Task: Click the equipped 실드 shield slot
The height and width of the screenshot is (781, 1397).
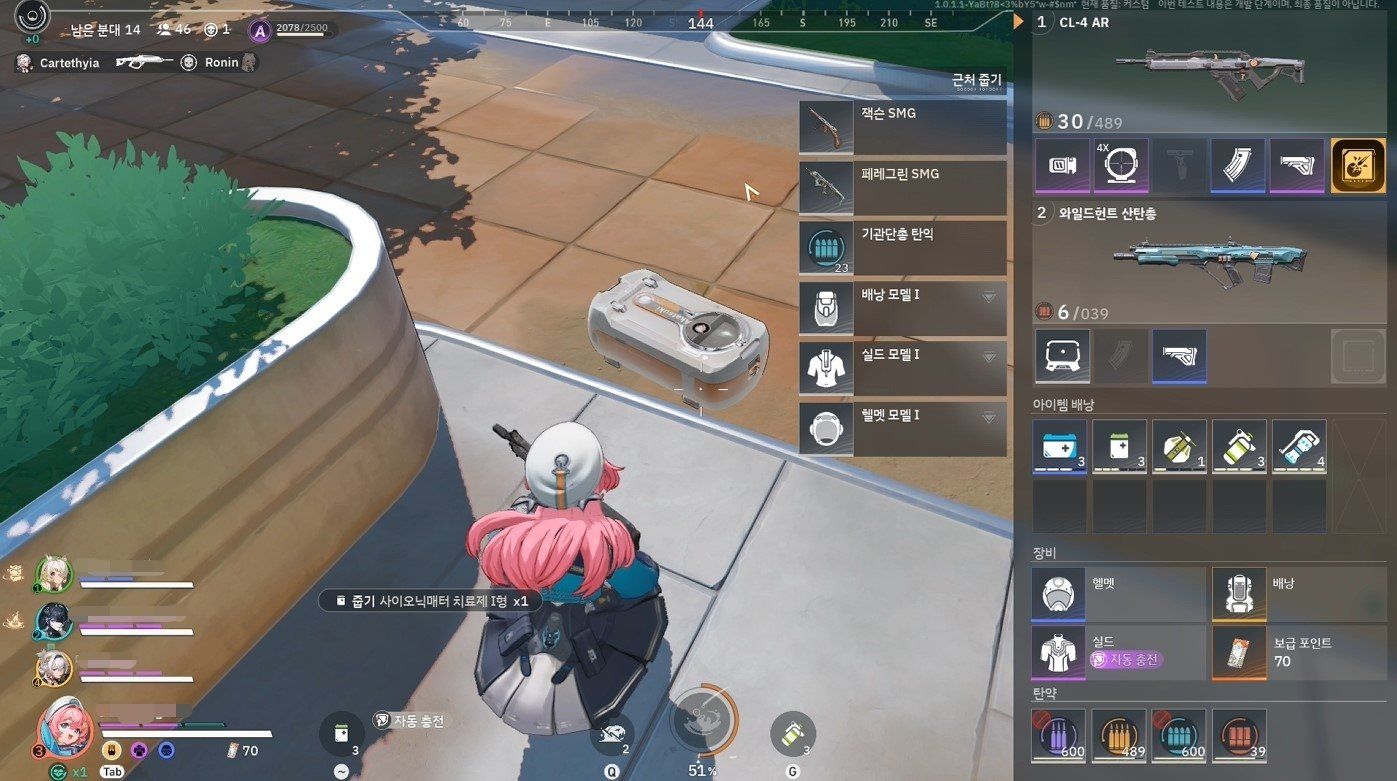Action: pyautogui.click(x=1118, y=652)
